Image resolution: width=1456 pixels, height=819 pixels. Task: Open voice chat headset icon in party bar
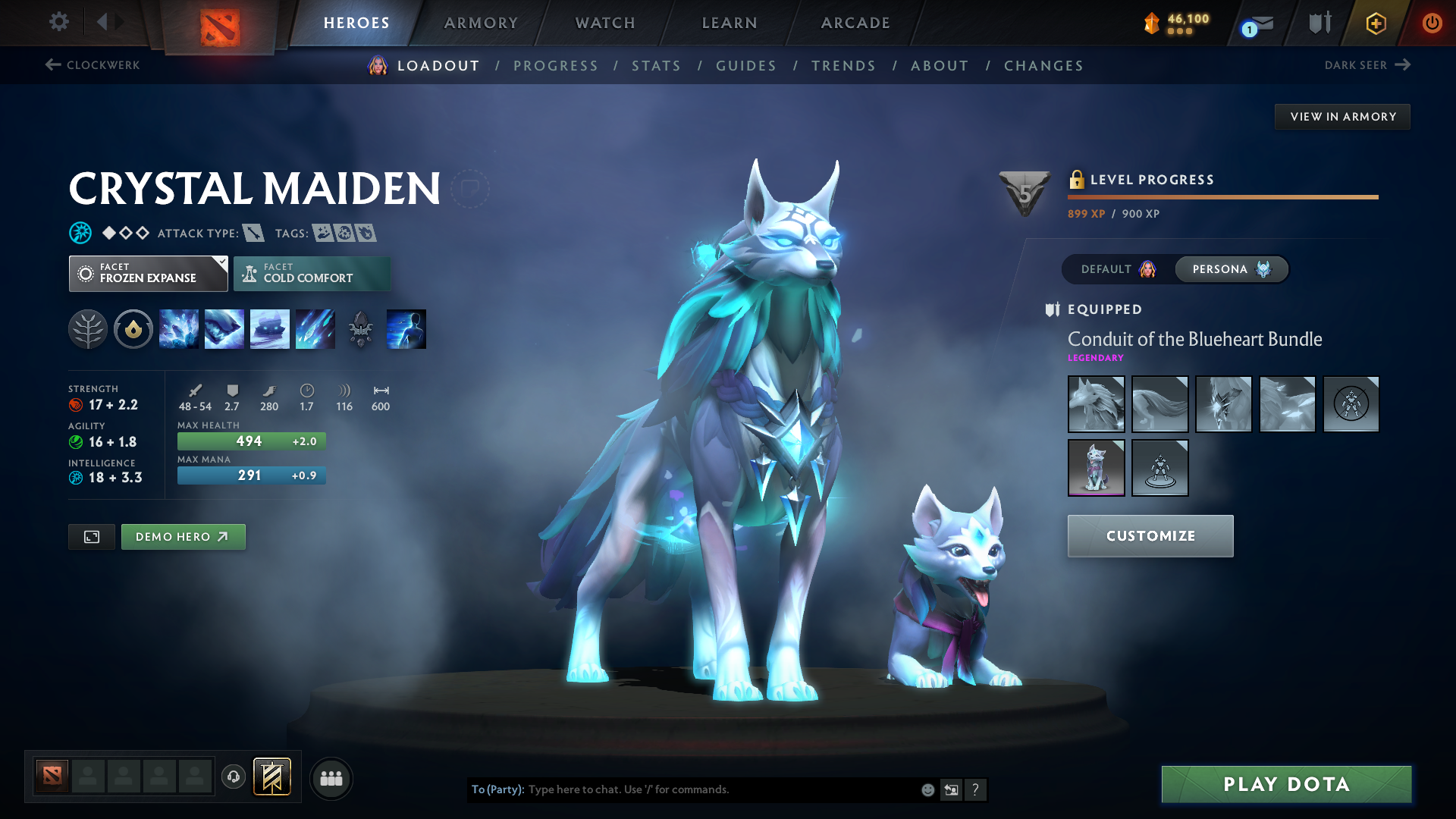234,777
